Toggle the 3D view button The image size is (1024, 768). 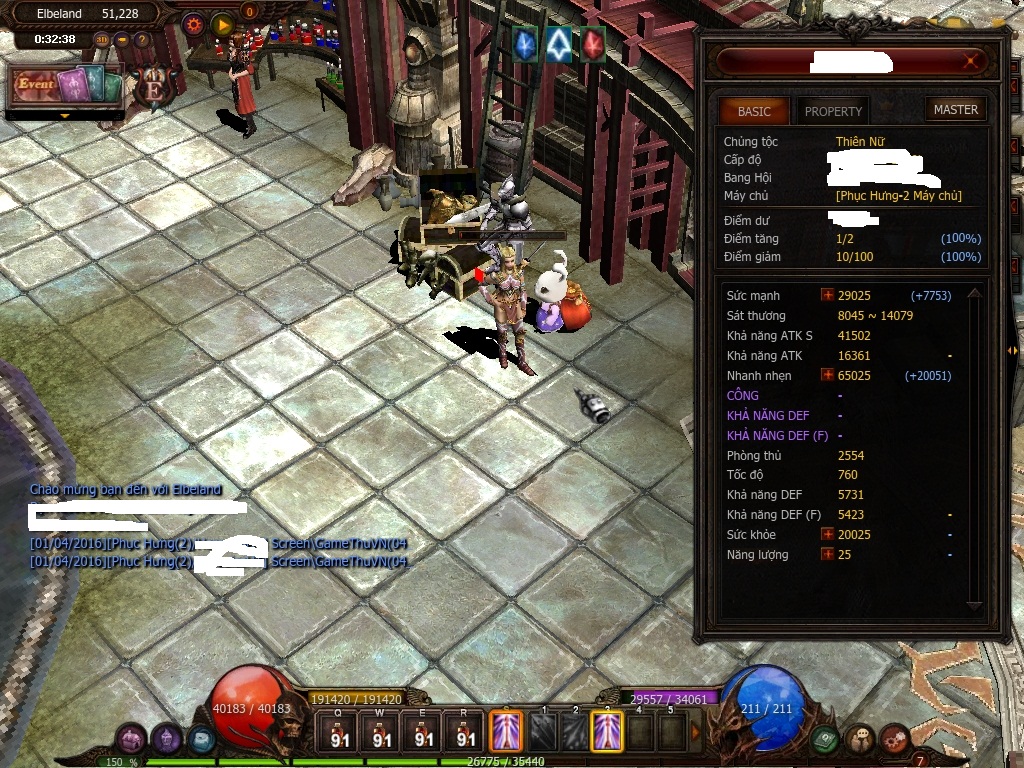102,40
